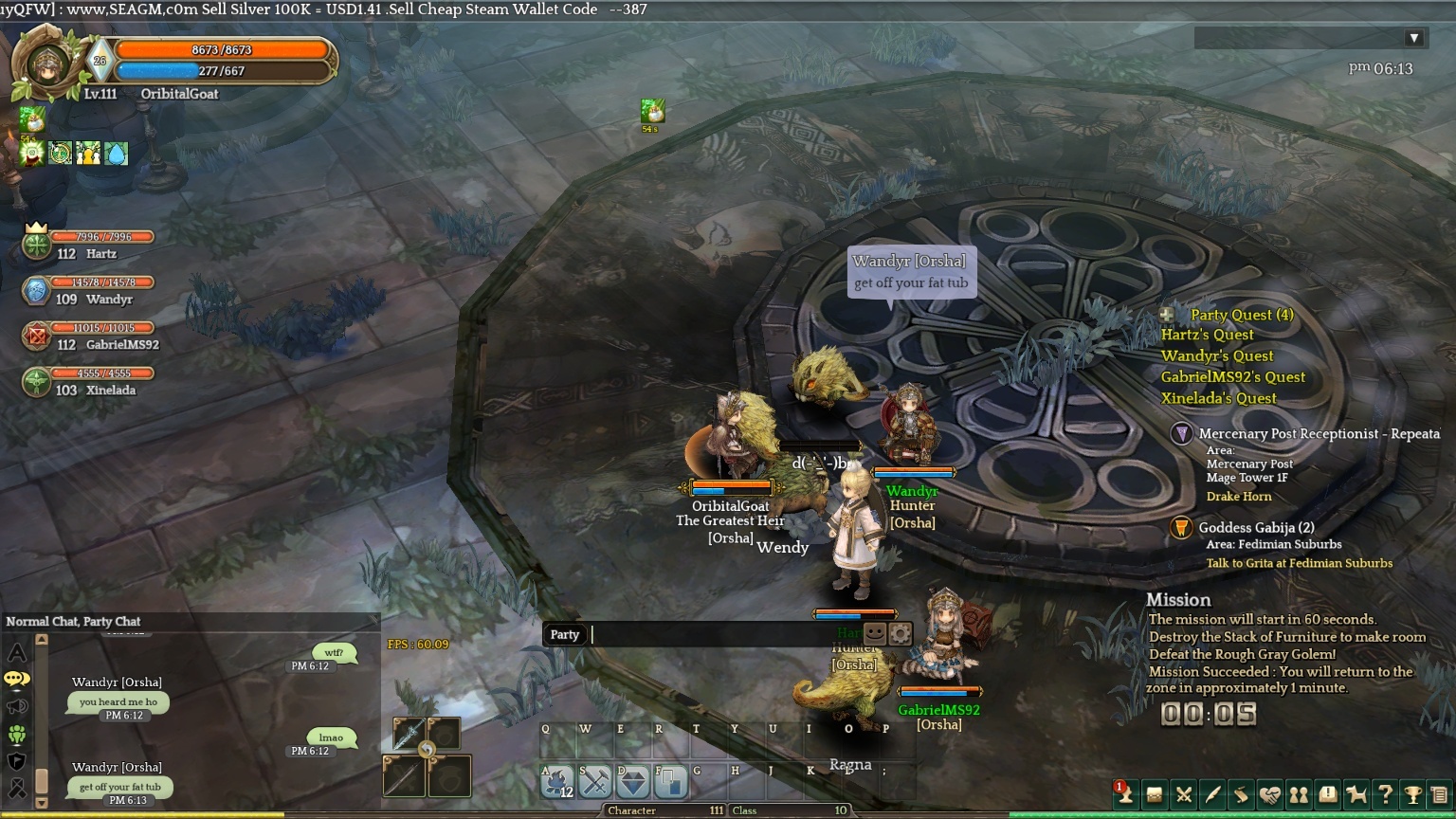Open the character info icon with notification
1456x819 pixels.
(x=1125, y=794)
